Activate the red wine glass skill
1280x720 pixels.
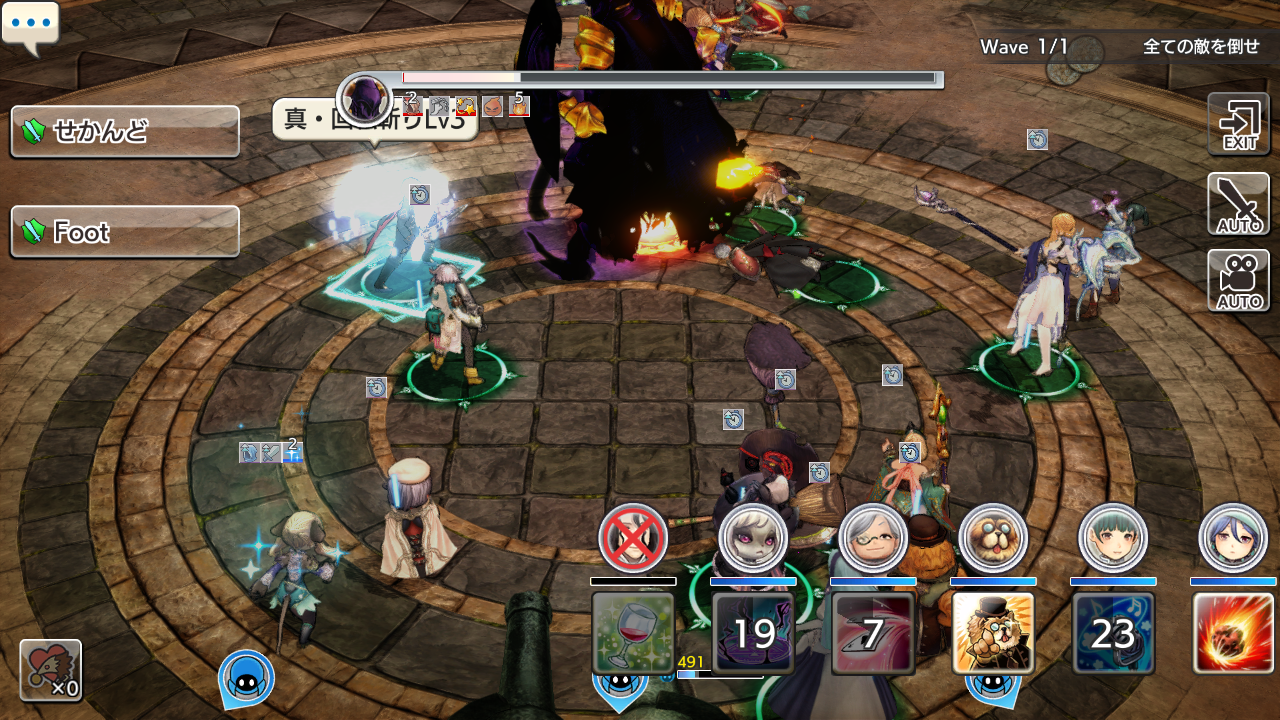pyautogui.click(x=633, y=633)
